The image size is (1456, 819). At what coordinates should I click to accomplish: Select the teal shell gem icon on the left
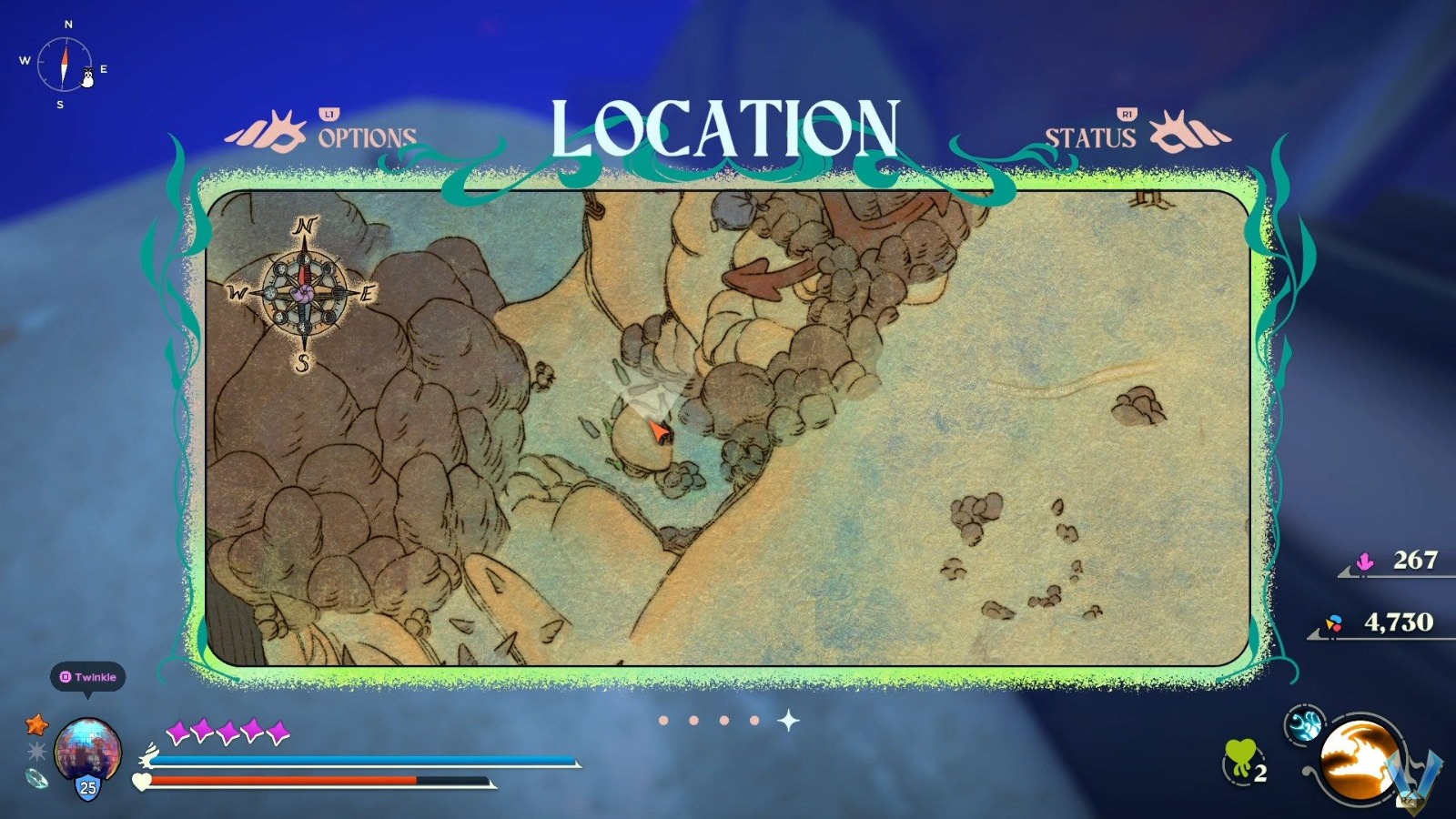pos(36,780)
